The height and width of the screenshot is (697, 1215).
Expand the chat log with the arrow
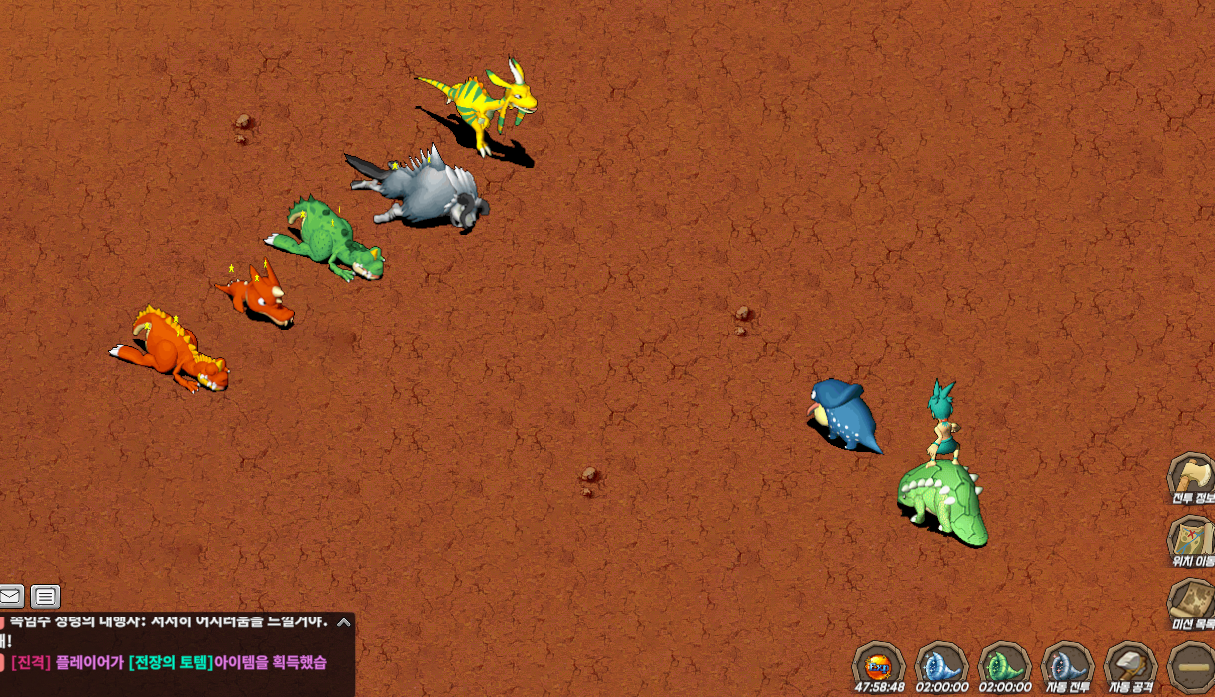[343, 622]
